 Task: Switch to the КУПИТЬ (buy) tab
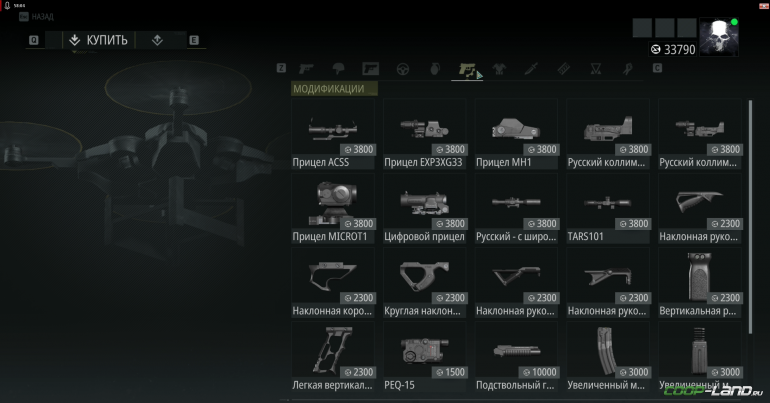tap(98, 40)
